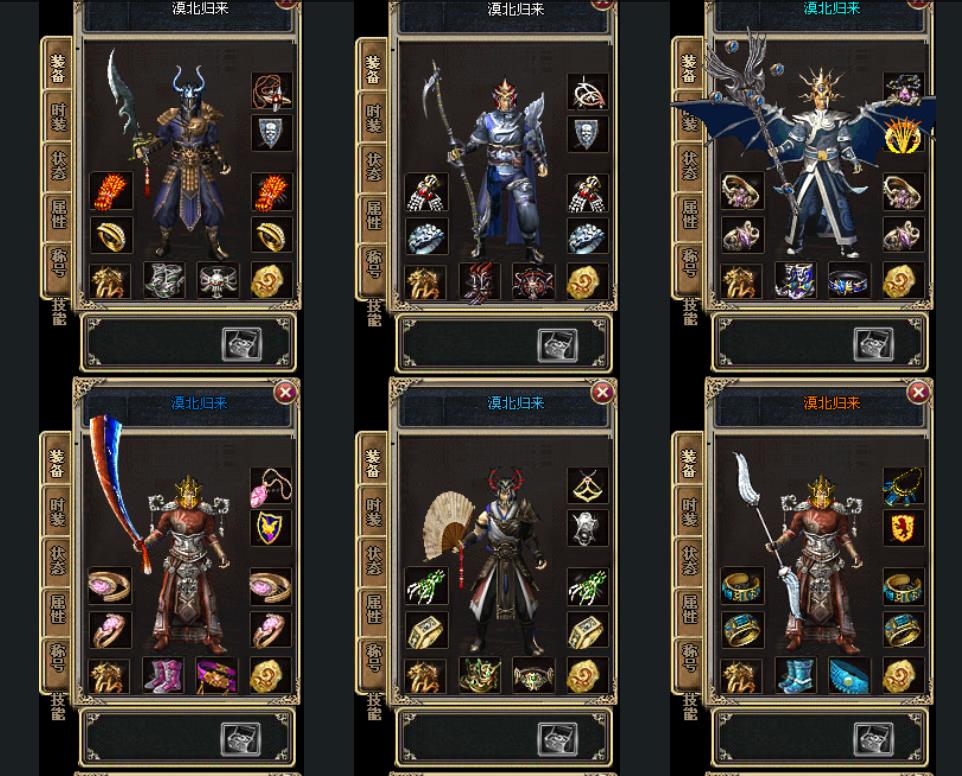Select the skull-buckle belt slot
The image size is (962, 776).
(217, 281)
